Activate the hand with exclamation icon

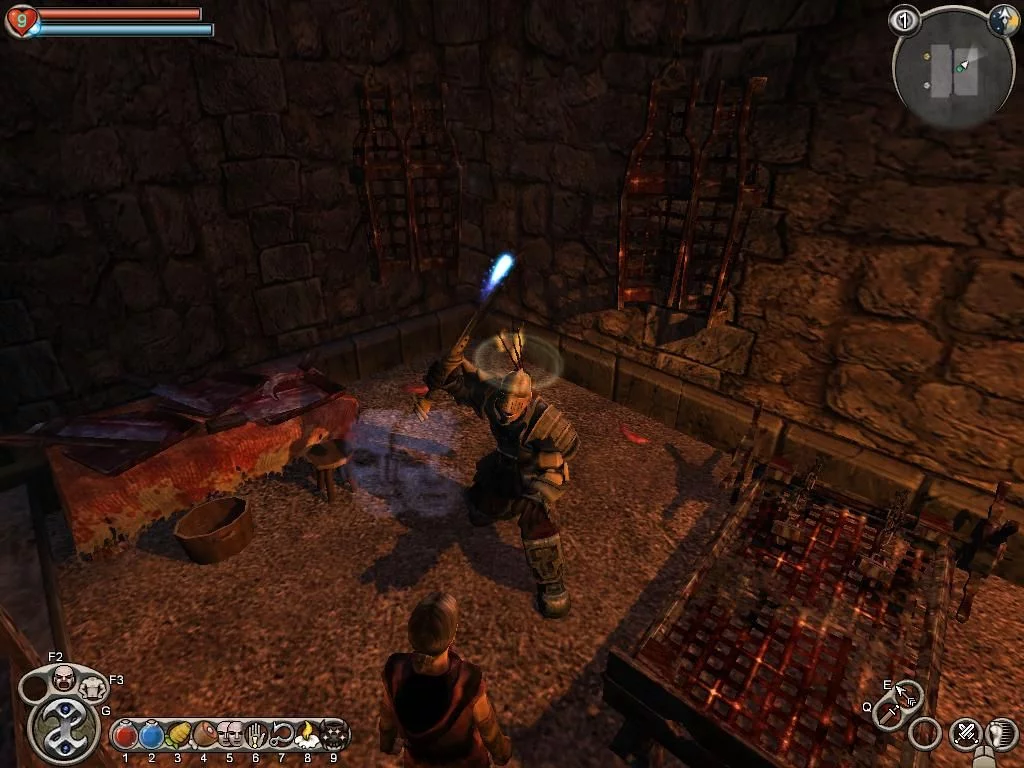click(256, 736)
